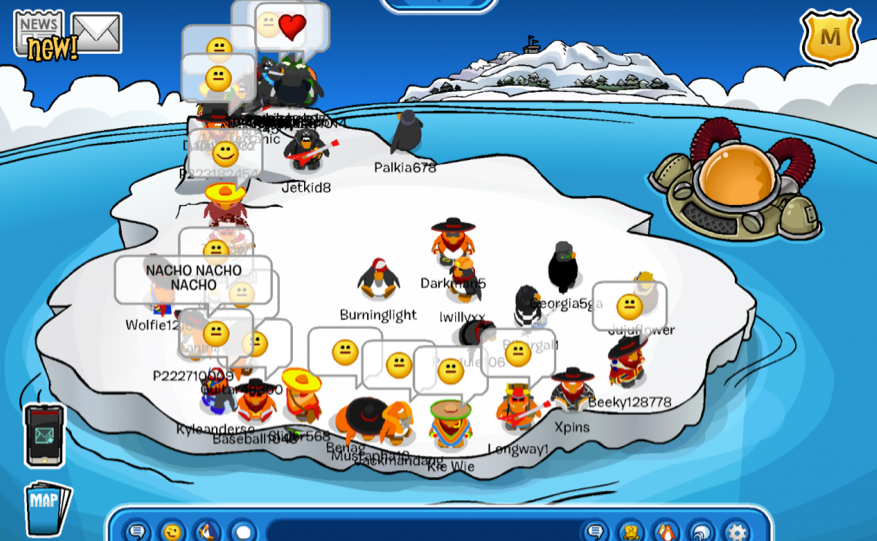Open the safe chat speech bubble menu
The width and height of the screenshot is (877, 541).
138,531
